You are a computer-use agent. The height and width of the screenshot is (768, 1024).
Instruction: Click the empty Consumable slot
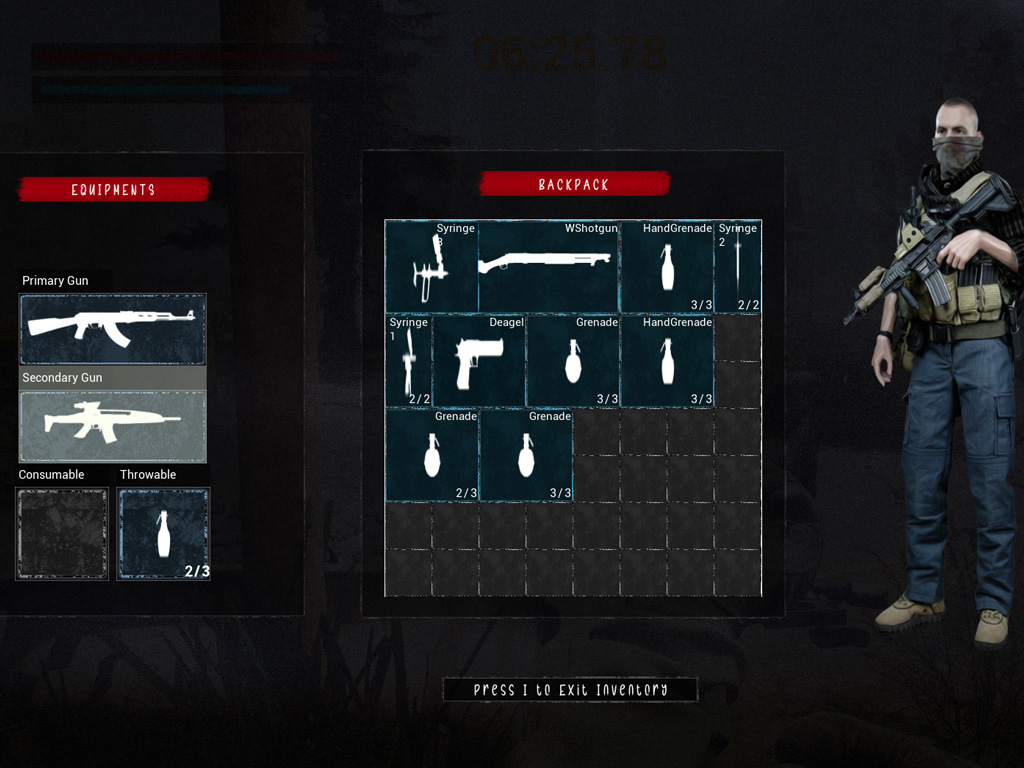pyautogui.click(x=62, y=533)
